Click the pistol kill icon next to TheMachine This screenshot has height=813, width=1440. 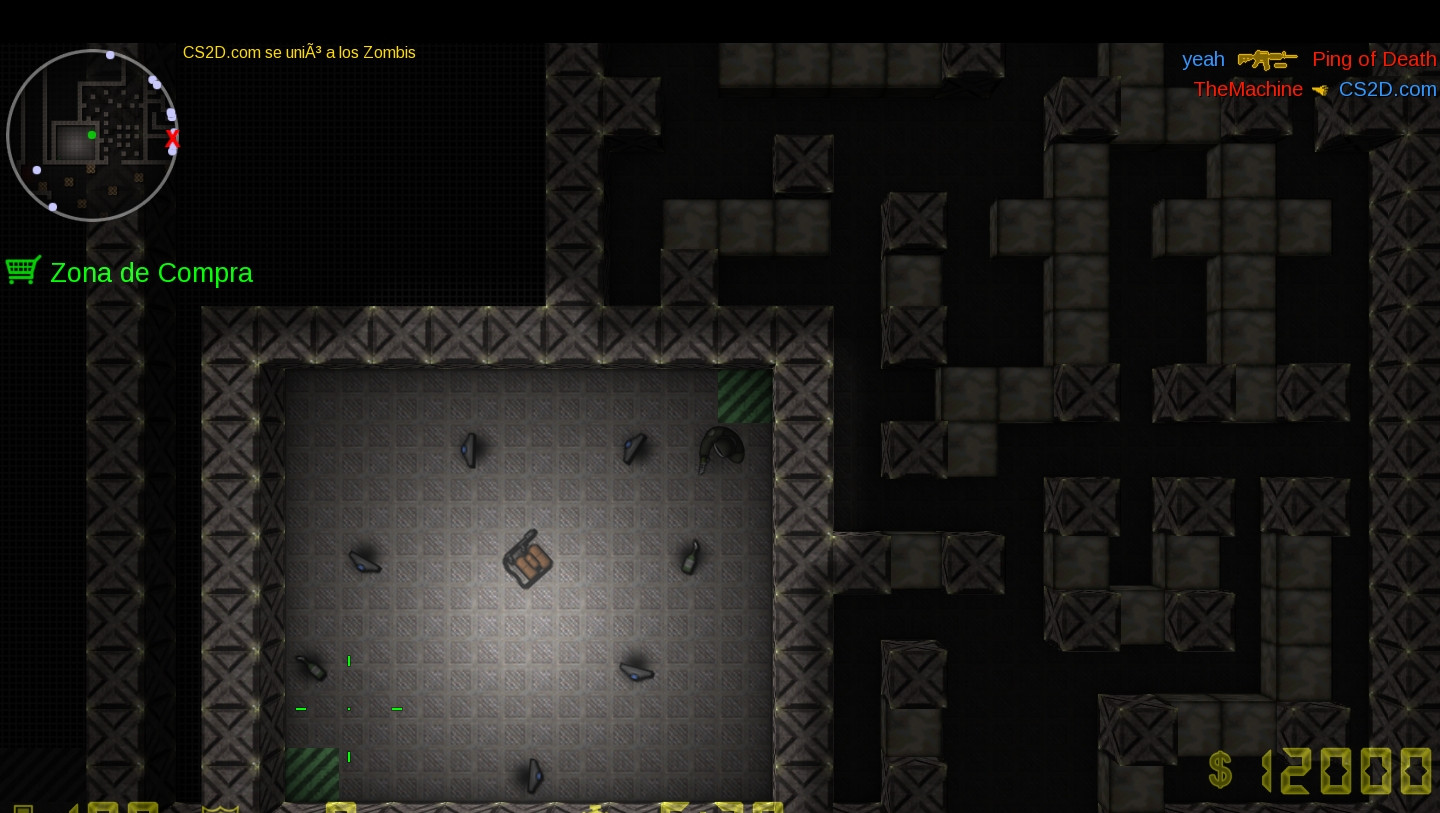click(1319, 89)
